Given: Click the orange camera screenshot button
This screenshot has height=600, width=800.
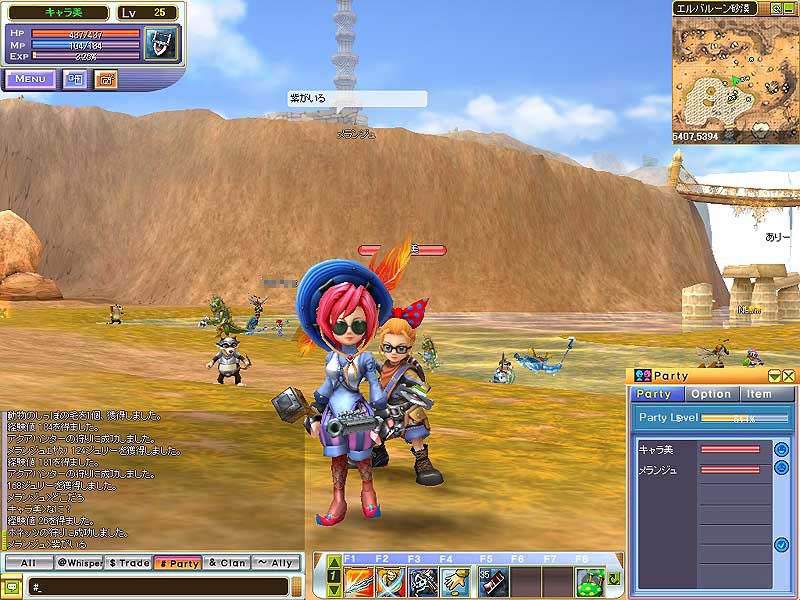Looking at the screenshot, I should coord(106,79).
